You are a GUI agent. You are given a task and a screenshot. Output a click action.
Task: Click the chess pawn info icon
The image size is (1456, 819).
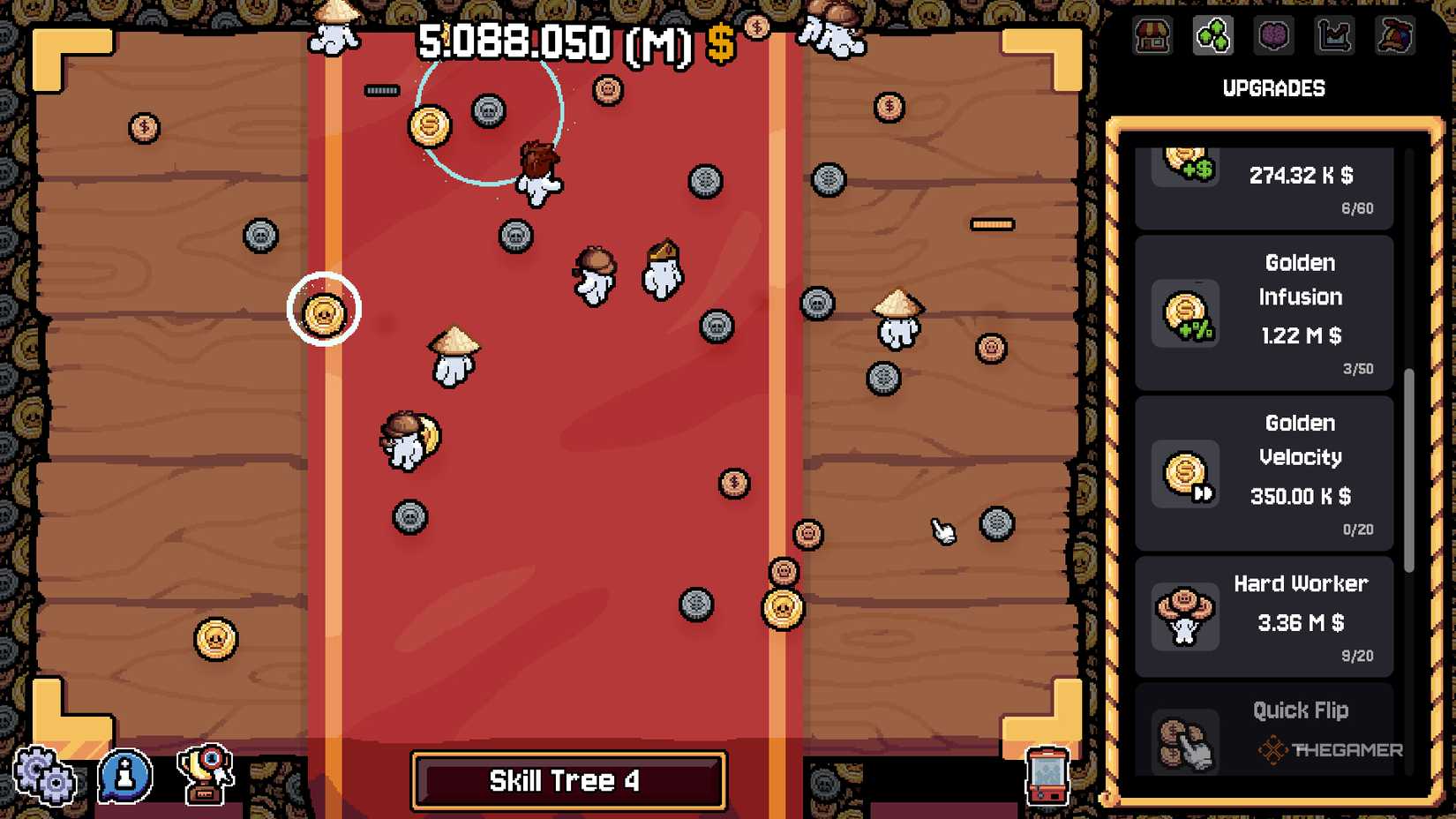coord(124,778)
